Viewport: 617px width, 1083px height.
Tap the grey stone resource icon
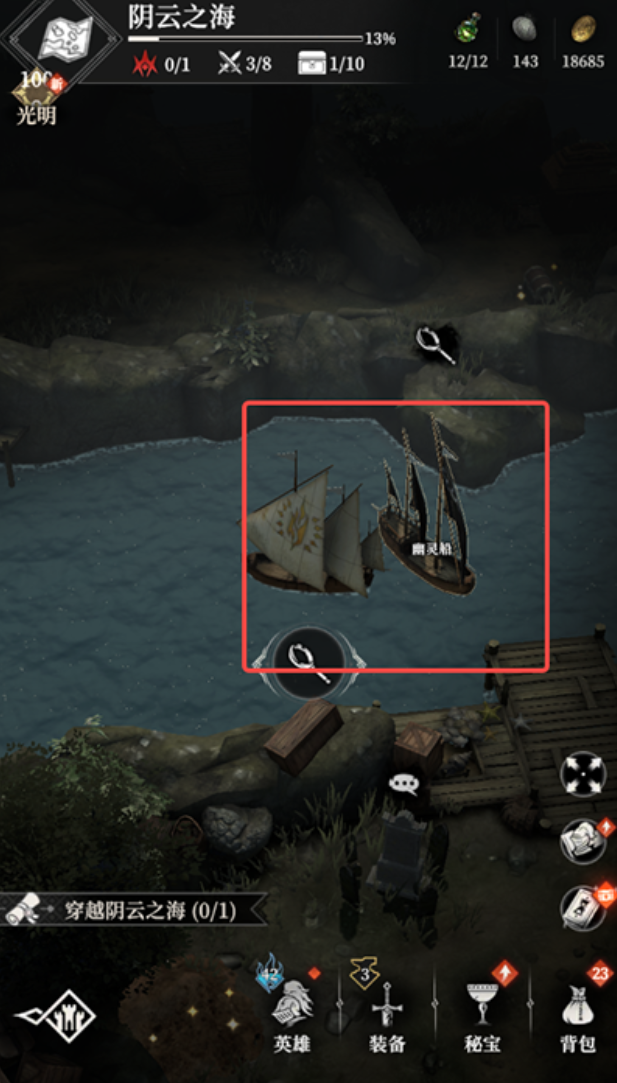[524, 30]
